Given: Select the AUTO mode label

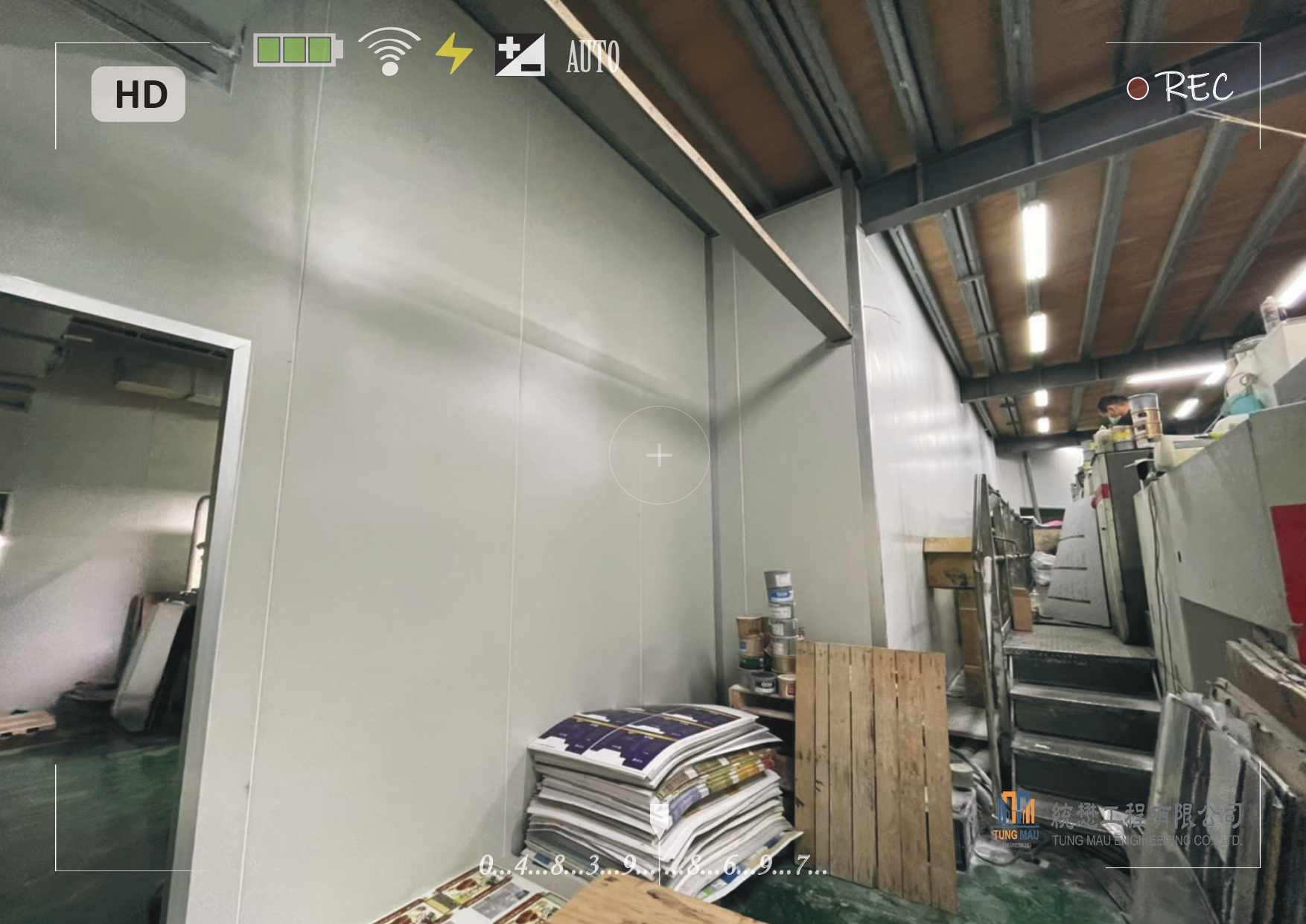Looking at the screenshot, I should 593,57.
